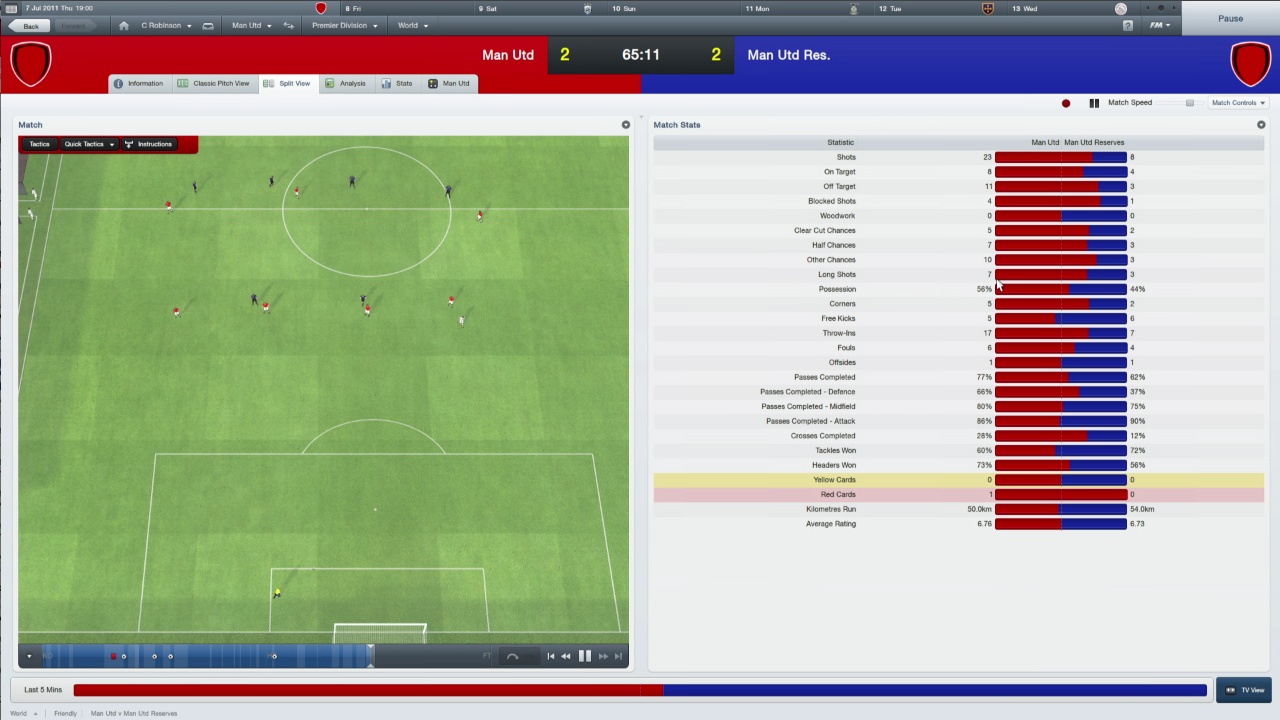
Task: Toggle the pause-bars control beside Match Speed
Action: pos(1093,102)
